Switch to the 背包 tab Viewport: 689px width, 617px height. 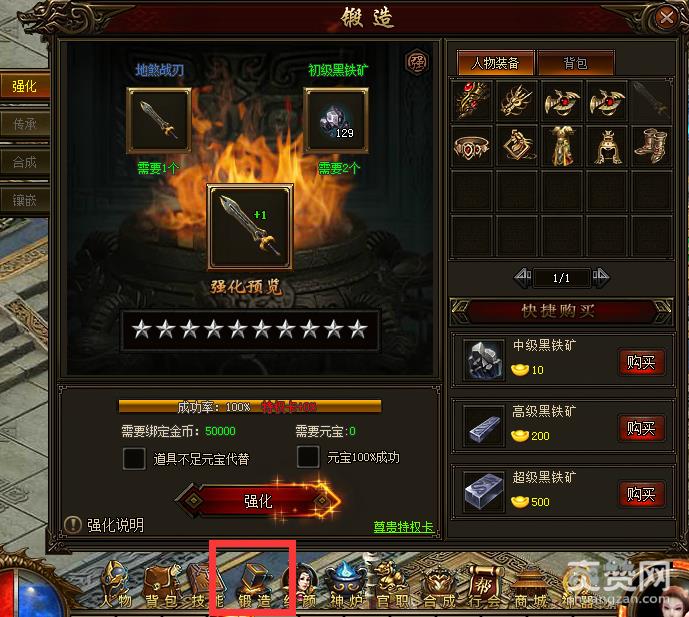(575, 63)
